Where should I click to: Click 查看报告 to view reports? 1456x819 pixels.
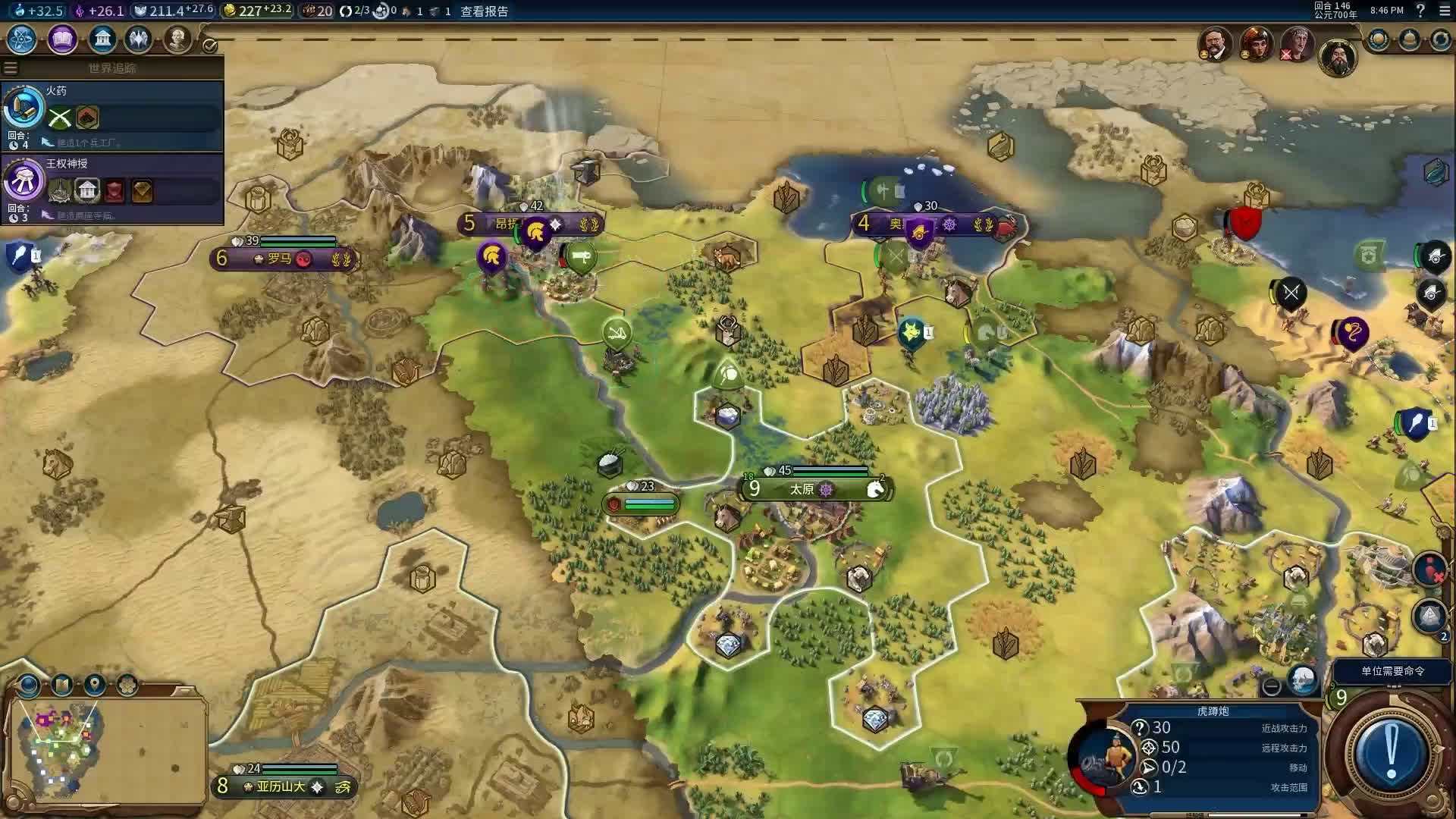(484, 11)
